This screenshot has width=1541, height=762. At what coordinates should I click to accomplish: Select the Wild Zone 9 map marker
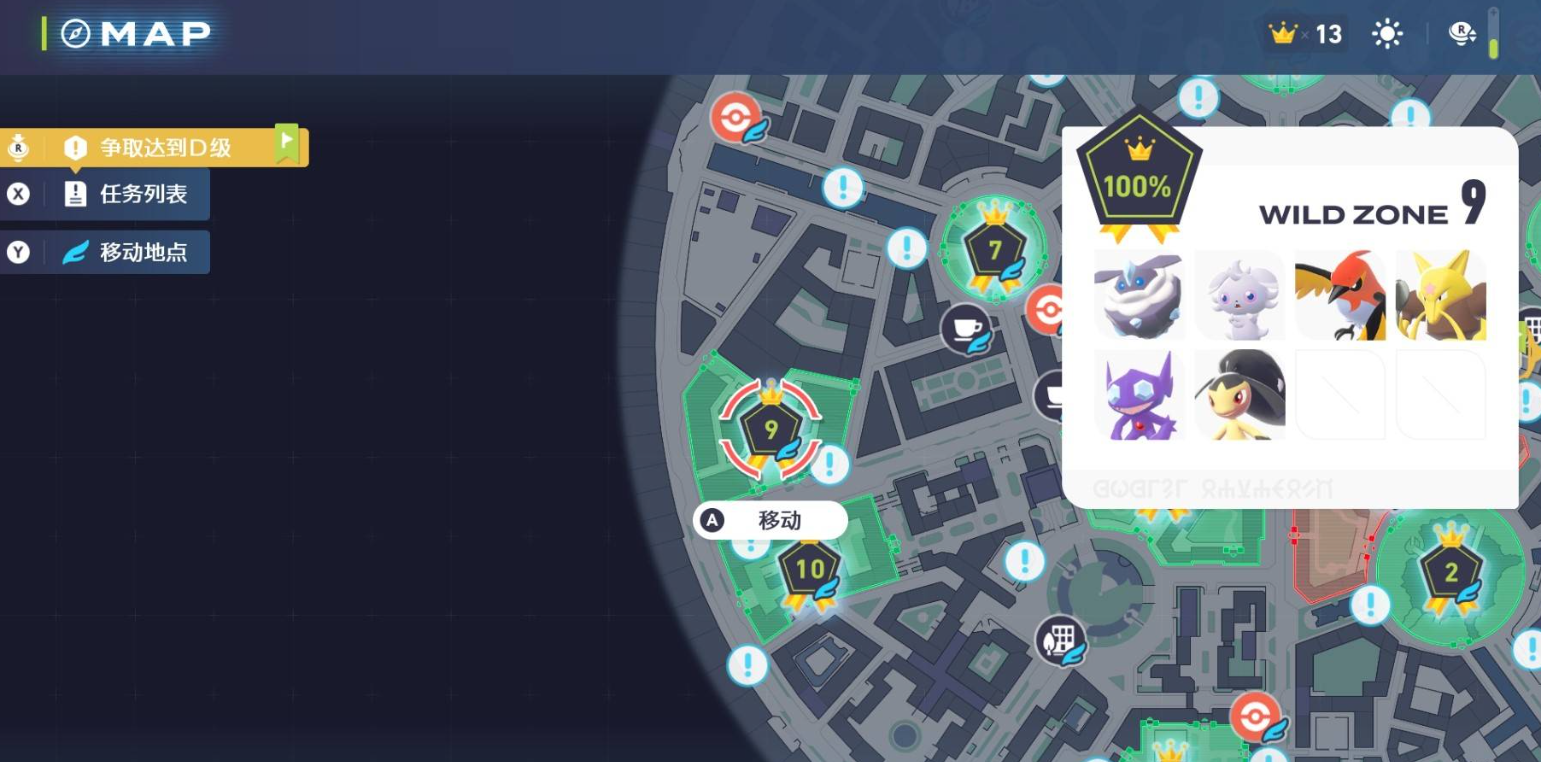tap(771, 430)
